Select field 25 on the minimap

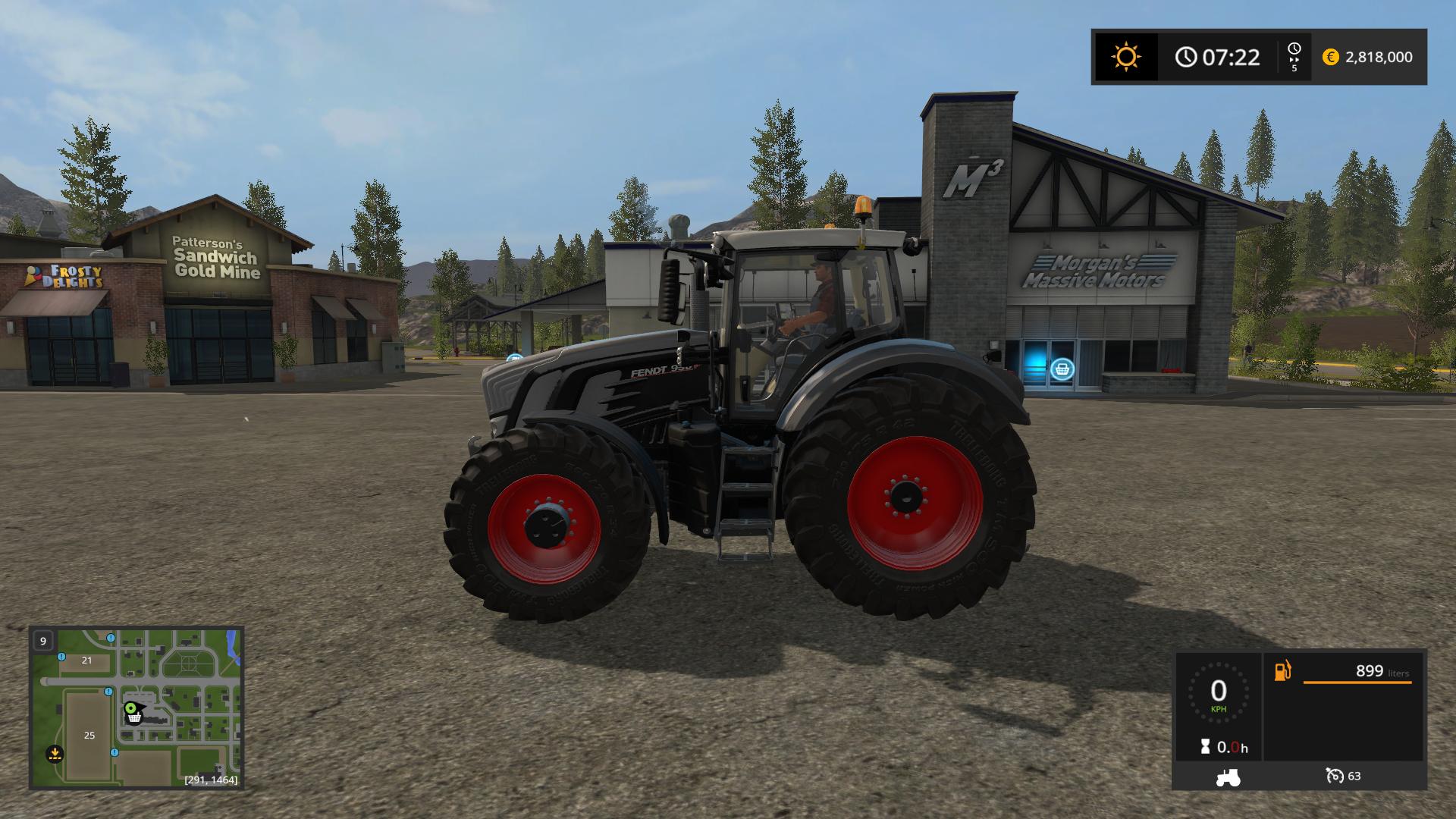pos(89,735)
